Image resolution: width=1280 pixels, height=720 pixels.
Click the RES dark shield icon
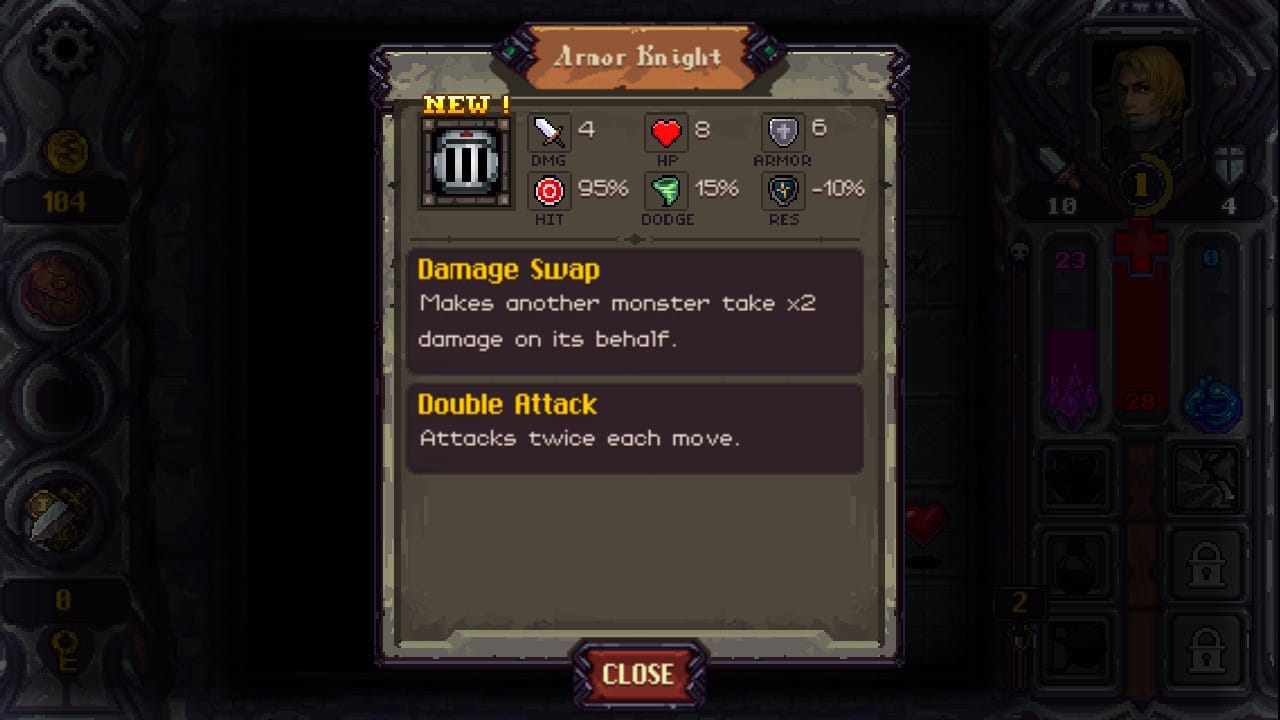(783, 189)
